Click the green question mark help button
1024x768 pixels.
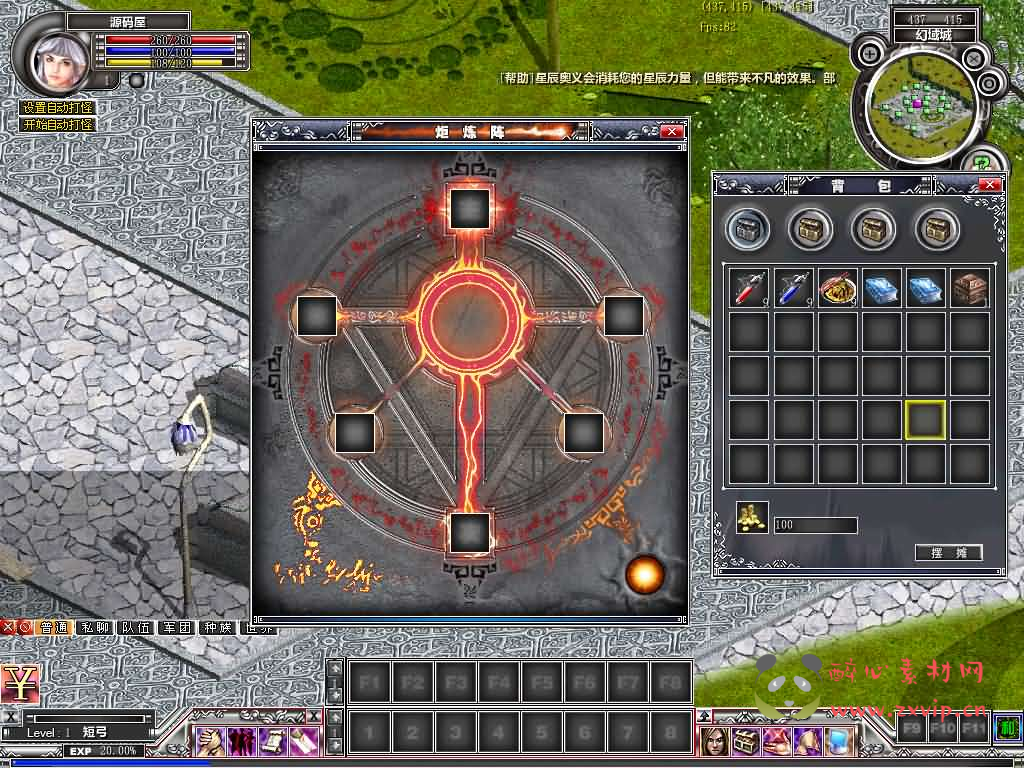pyautogui.click(x=983, y=160)
